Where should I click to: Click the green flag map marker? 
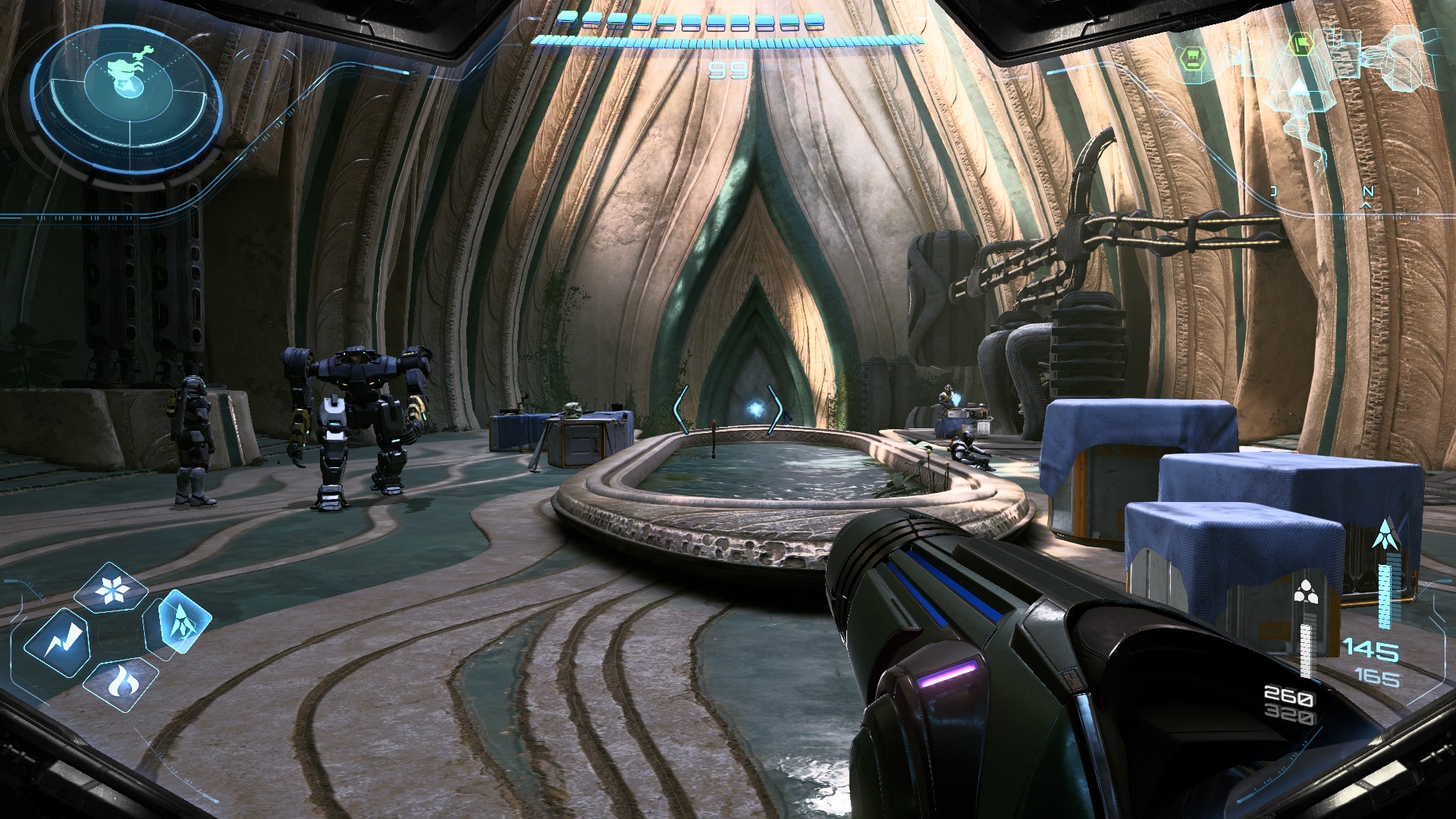point(1301,43)
